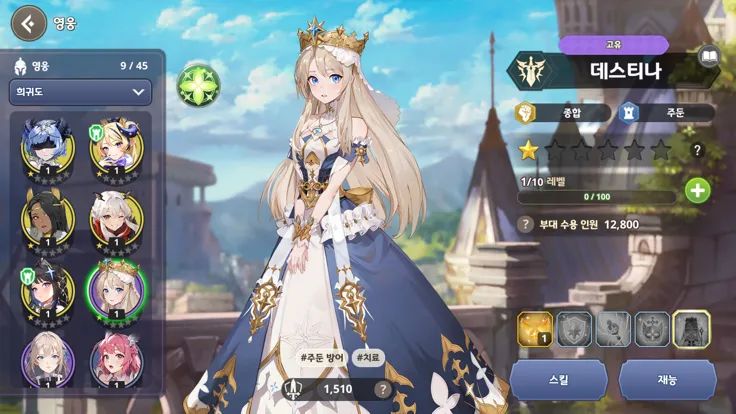Pick the pink-haired hero portrait
Image resolution: width=736 pixels, height=414 pixels.
[x=116, y=358]
